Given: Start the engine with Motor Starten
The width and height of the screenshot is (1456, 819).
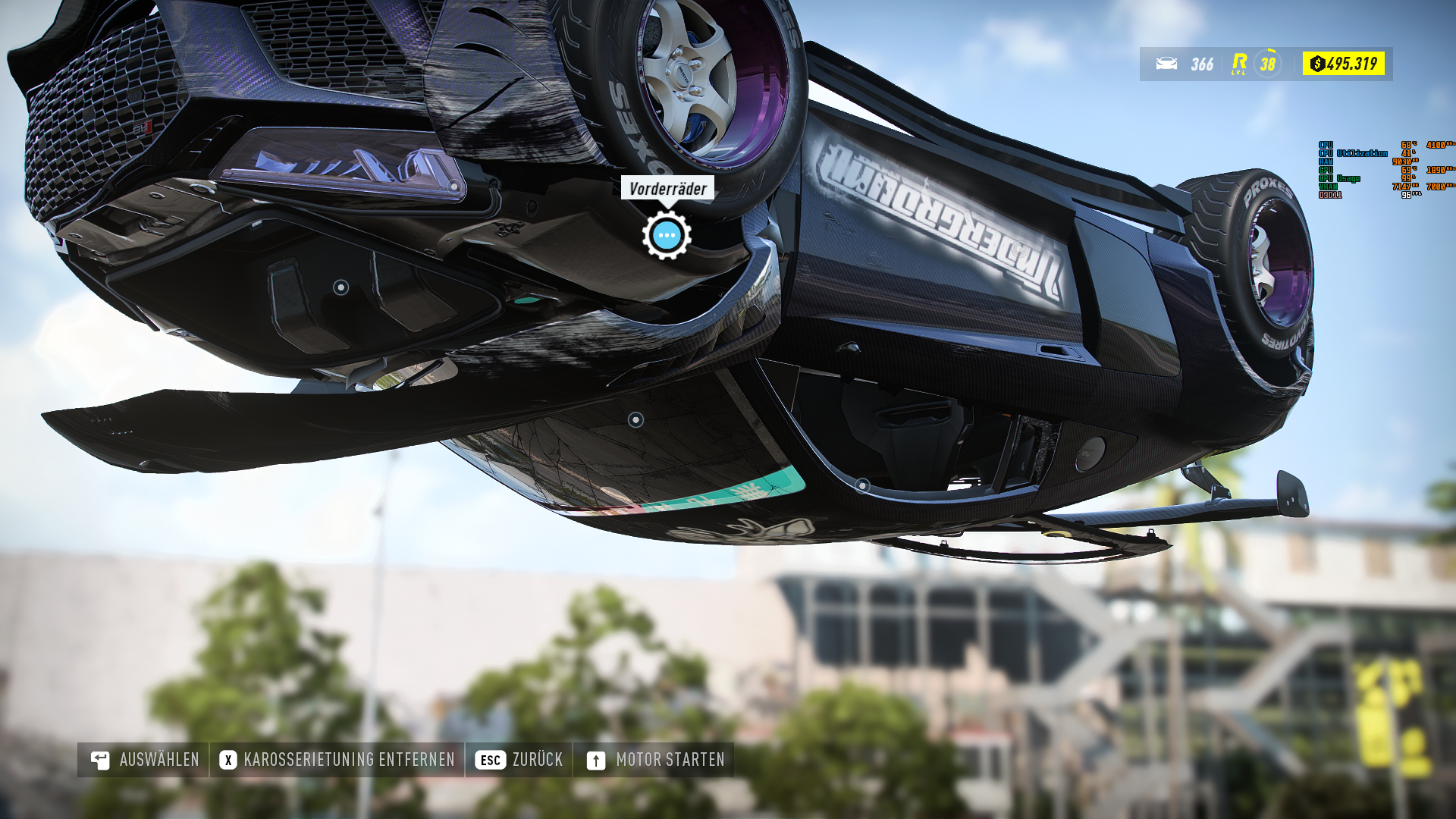Looking at the screenshot, I should pos(670,758).
